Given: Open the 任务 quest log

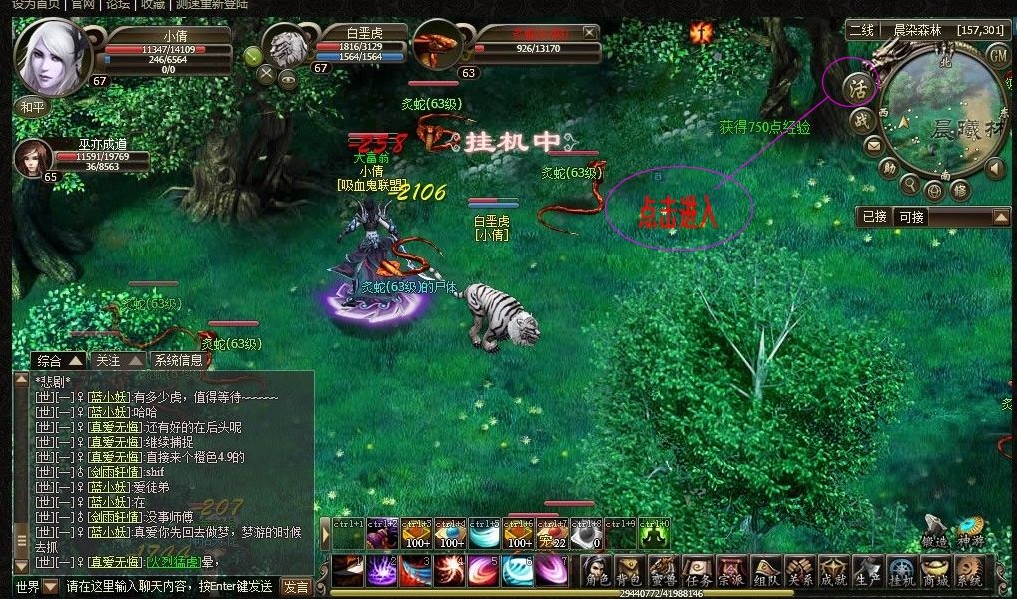Looking at the screenshot, I should click(x=696, y=571).
